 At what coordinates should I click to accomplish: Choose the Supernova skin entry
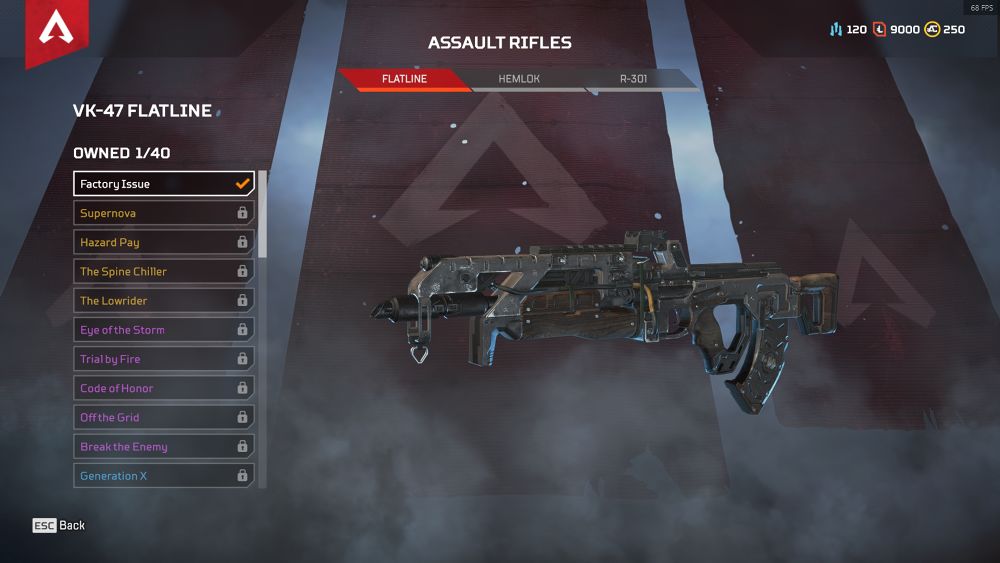pyautogui.click(x=164, y=213)
